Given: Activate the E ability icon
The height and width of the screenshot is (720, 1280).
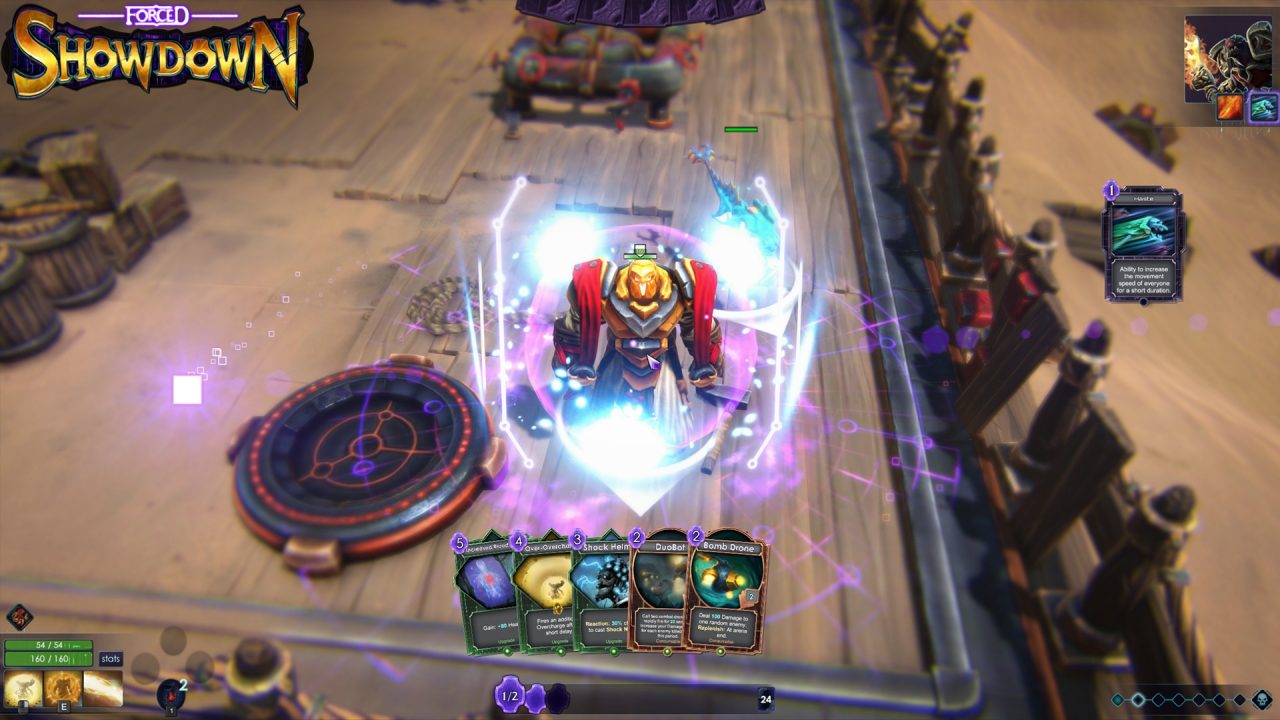Looking at the screenshot, I should pyautogui.click(x=64, y=687).
